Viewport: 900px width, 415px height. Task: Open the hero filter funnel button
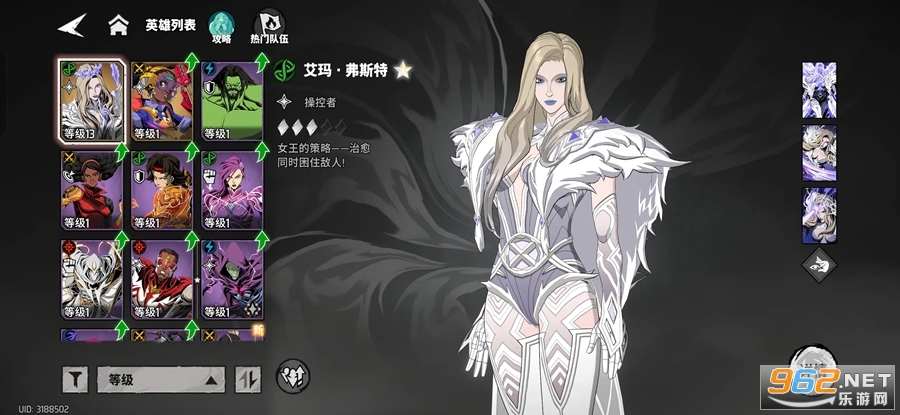76,379
